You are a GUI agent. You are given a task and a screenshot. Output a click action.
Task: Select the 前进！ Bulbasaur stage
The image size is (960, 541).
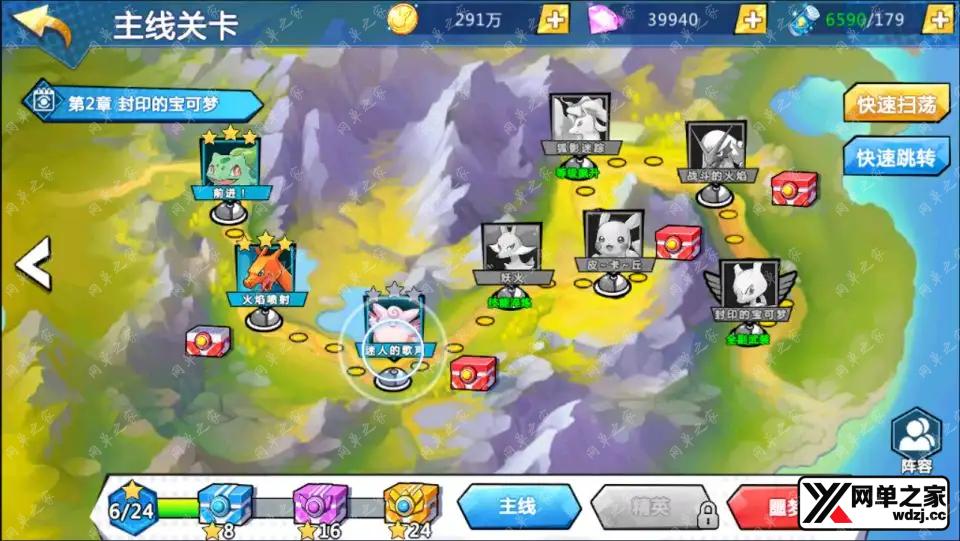tap(229, 167)
